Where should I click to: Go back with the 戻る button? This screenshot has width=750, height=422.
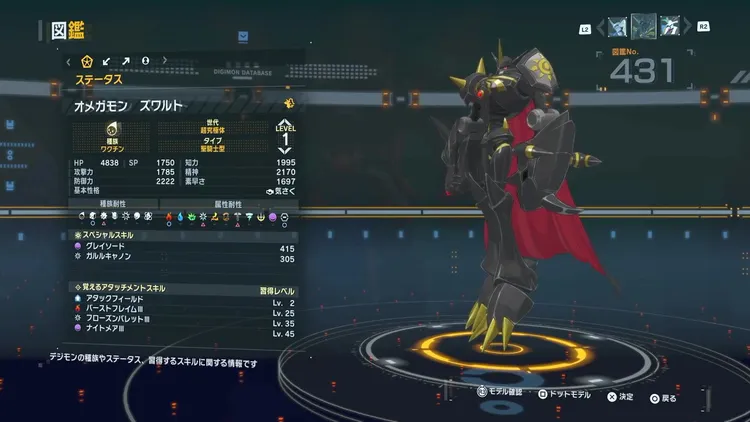662,396
